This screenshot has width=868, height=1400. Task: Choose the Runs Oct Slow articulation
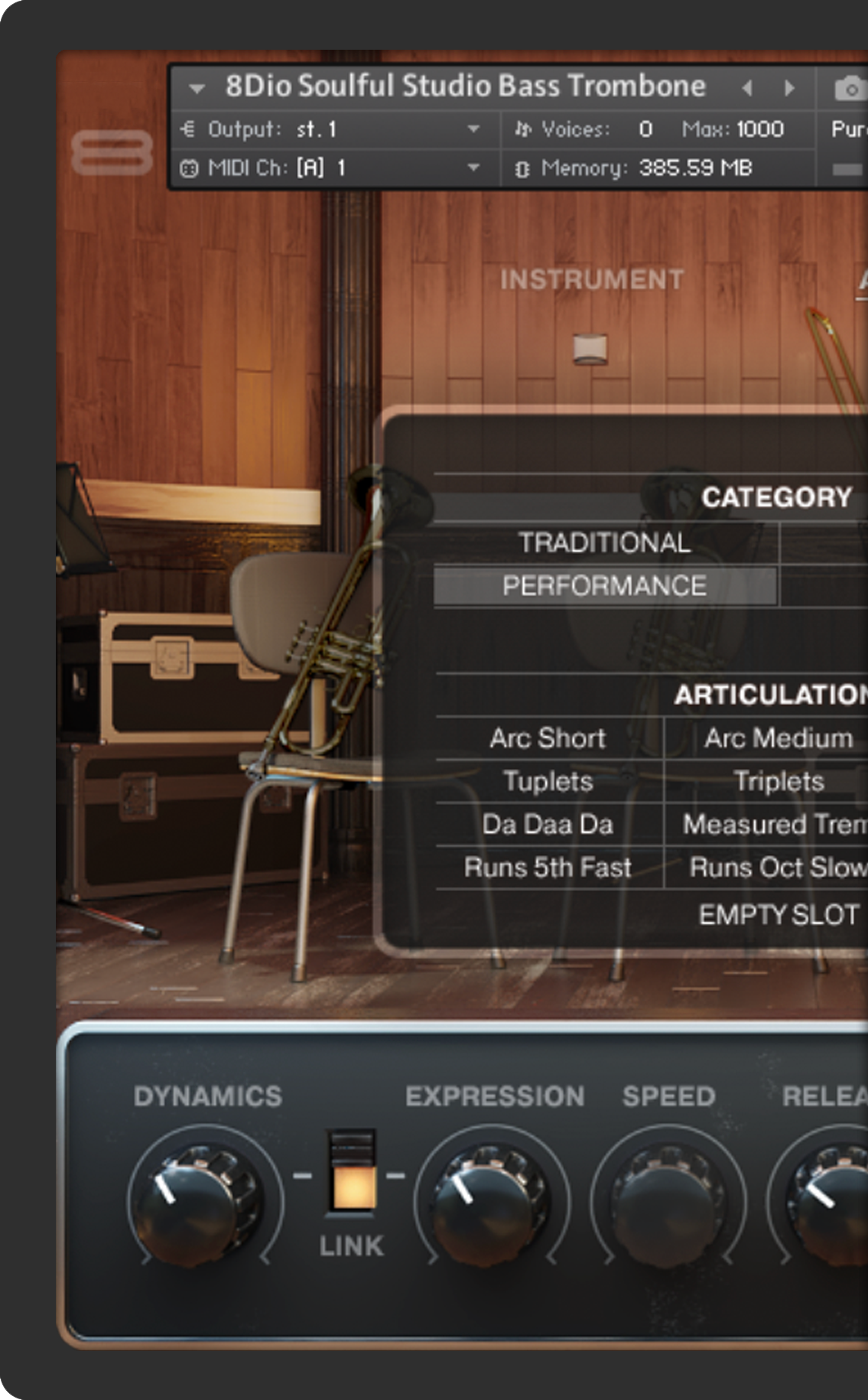click(x=778, y=868)
